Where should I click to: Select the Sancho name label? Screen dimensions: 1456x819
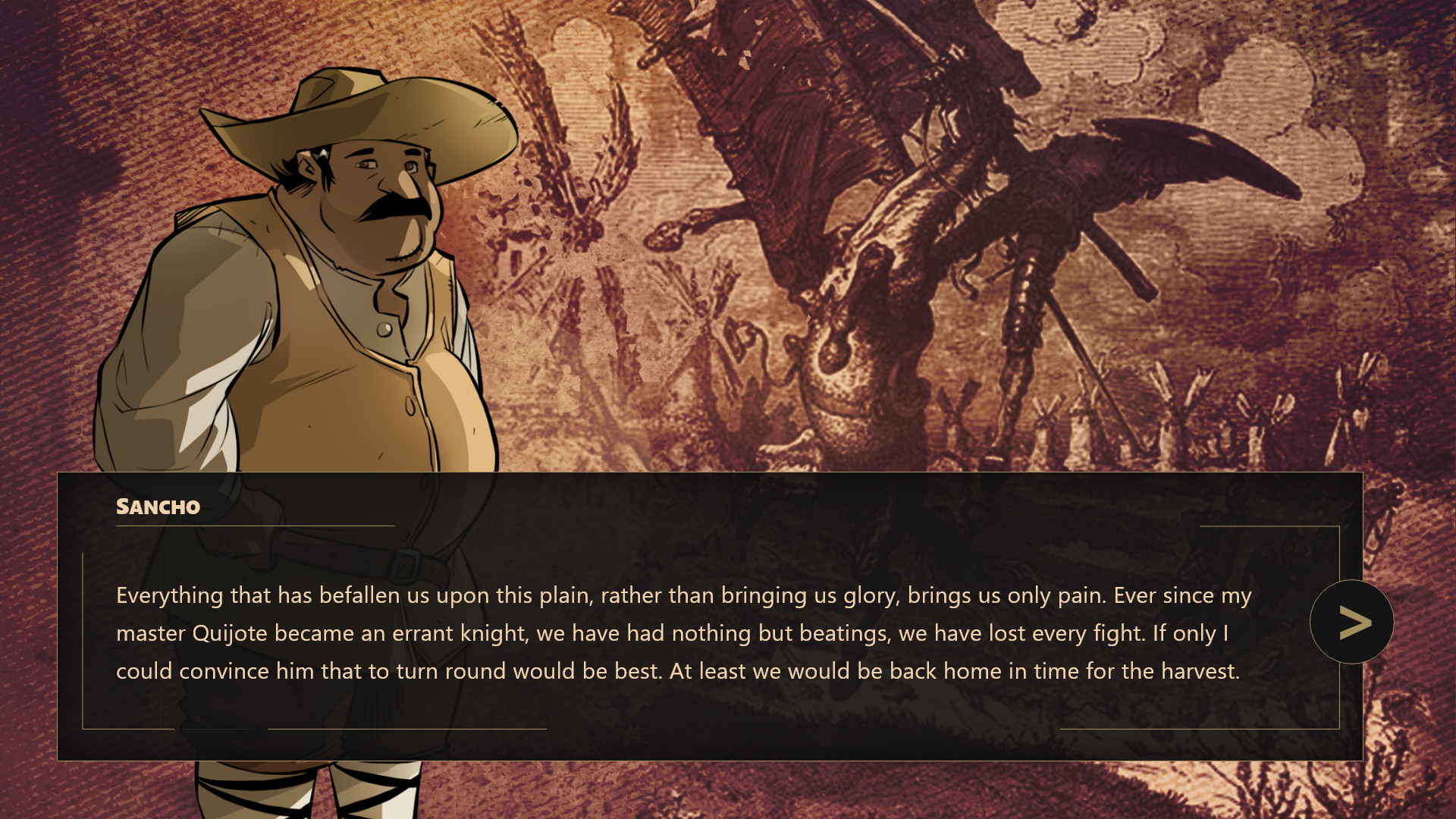pyautogui.click(x=157, y=507)
